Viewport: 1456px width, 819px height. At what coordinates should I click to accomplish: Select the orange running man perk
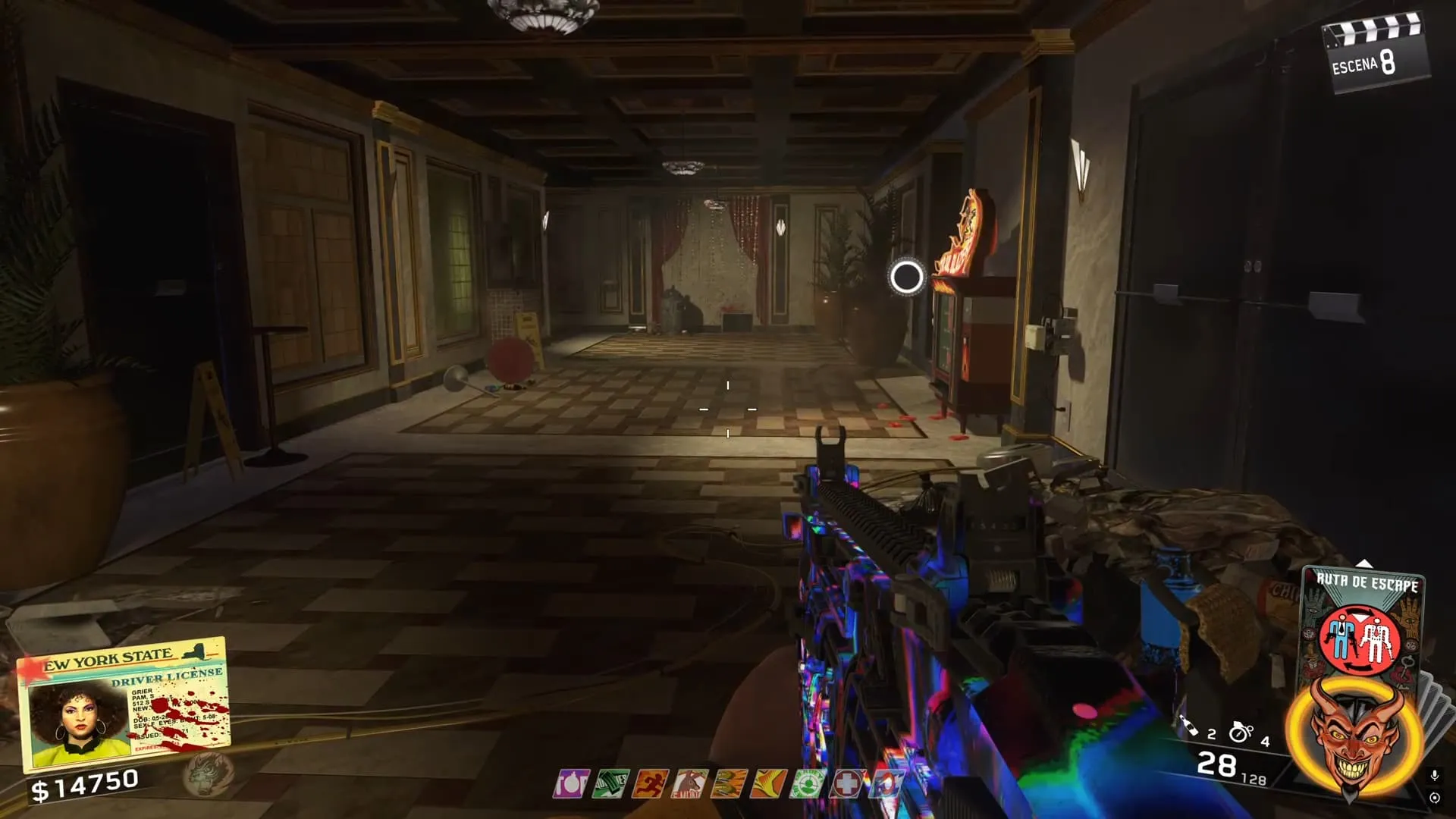pos(650,784)
